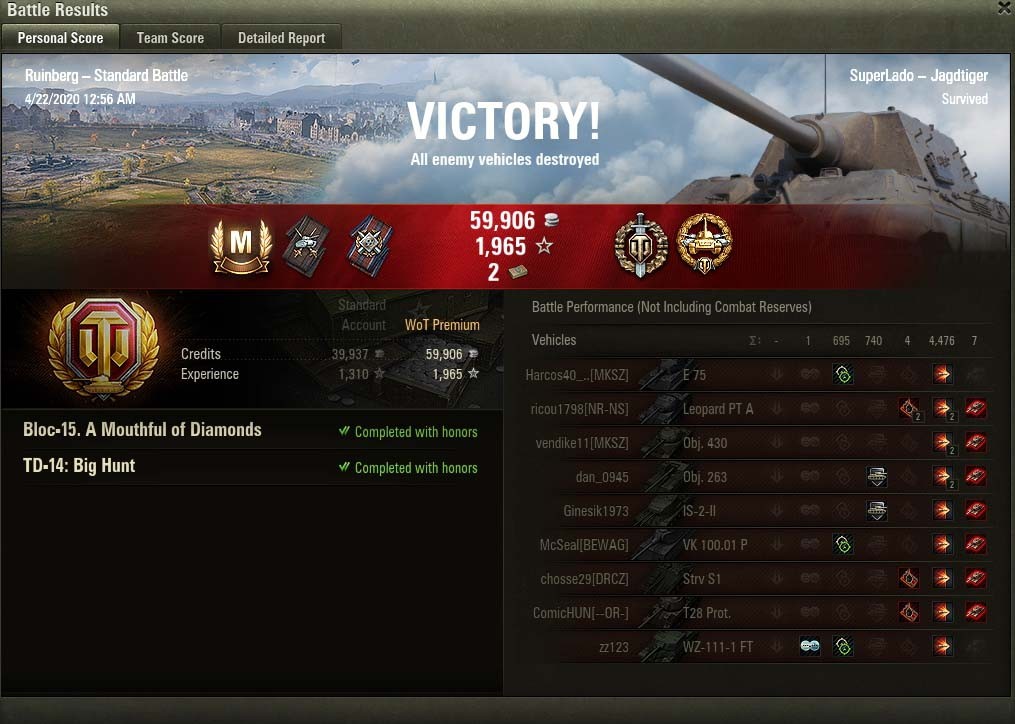
Task: Select the Personal Score tab
Action: click(60, 38)
